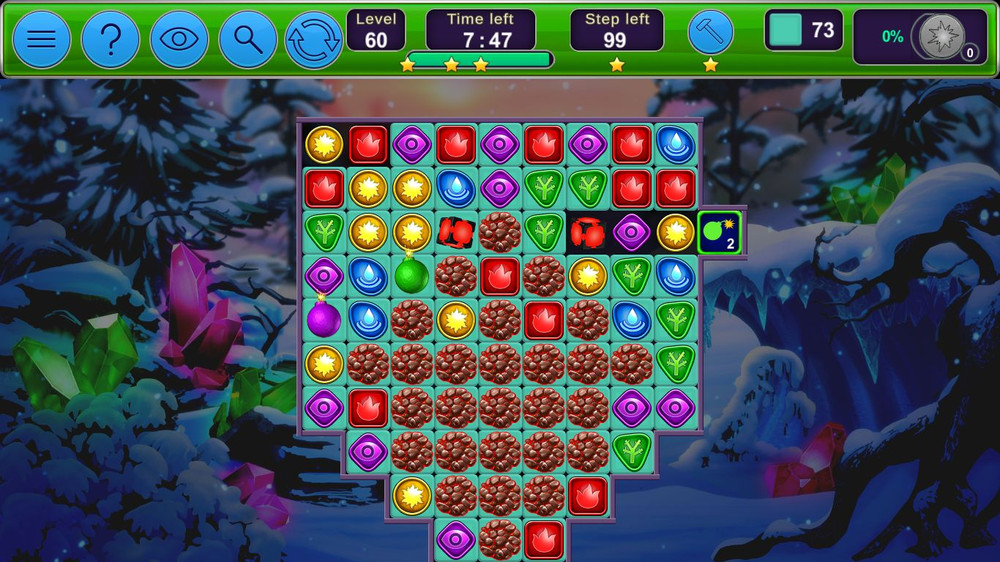Choose the blue water drop tile in top row
Screen dimensions: 1000x562
coord(675,144)
